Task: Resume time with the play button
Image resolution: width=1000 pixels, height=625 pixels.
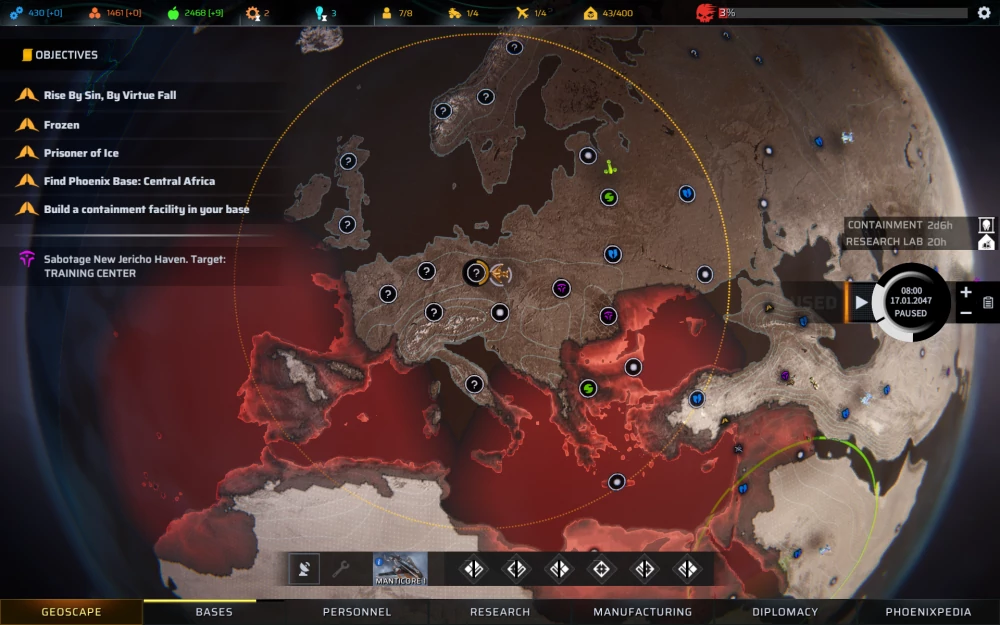Action: (x=861, y=302)
